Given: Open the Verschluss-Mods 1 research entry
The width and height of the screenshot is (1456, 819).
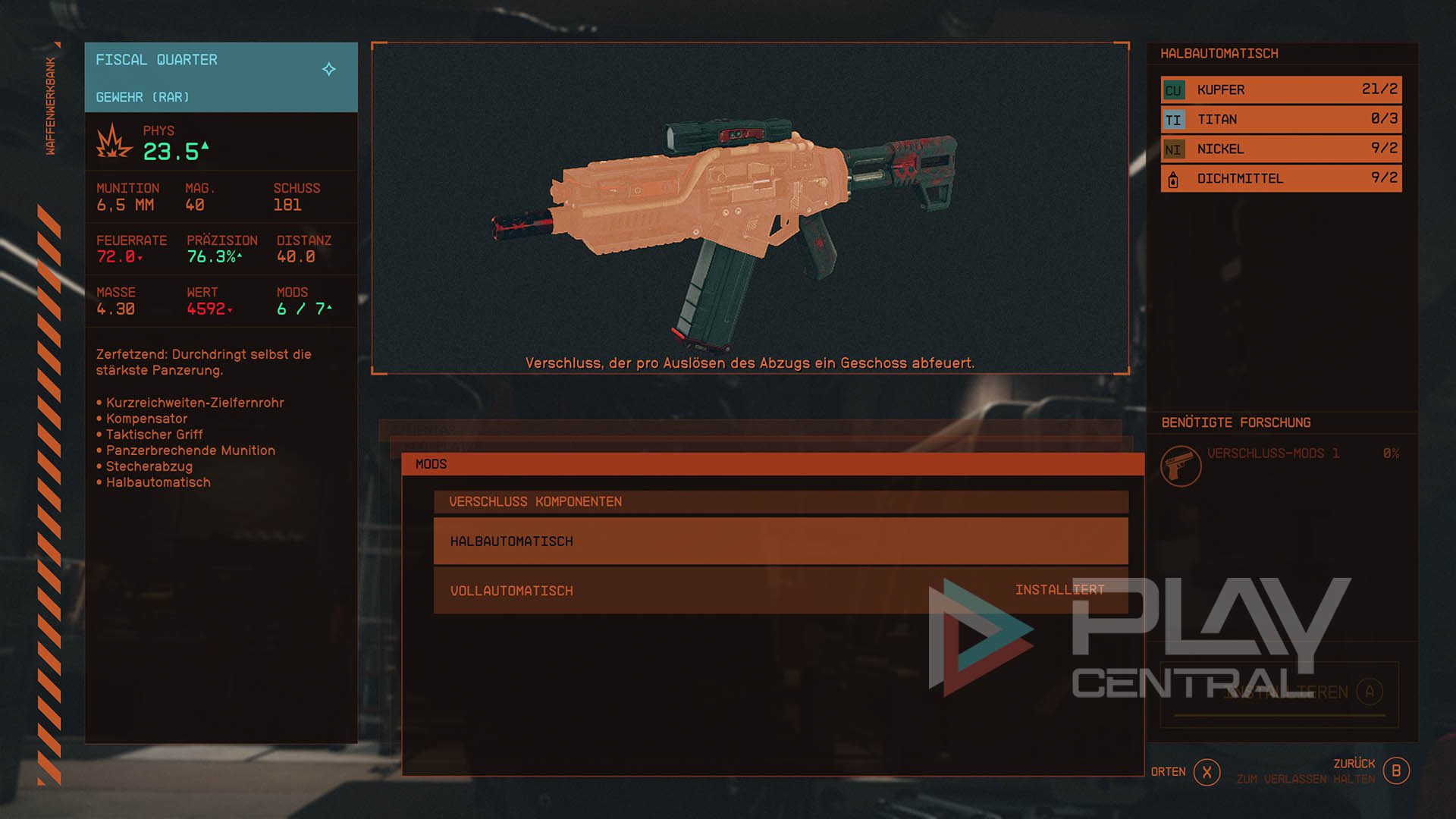Looking at the screenshot, I should pos(1272,454).
